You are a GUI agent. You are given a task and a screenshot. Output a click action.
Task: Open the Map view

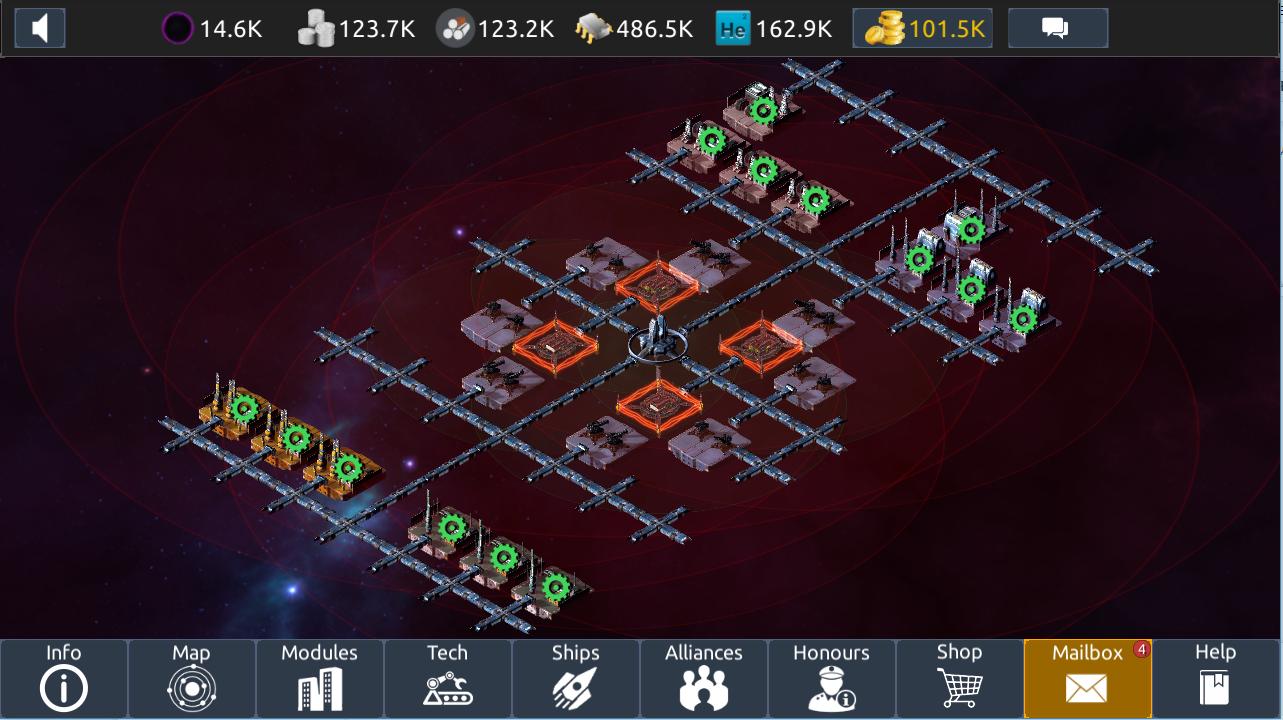tap(191, 678)
